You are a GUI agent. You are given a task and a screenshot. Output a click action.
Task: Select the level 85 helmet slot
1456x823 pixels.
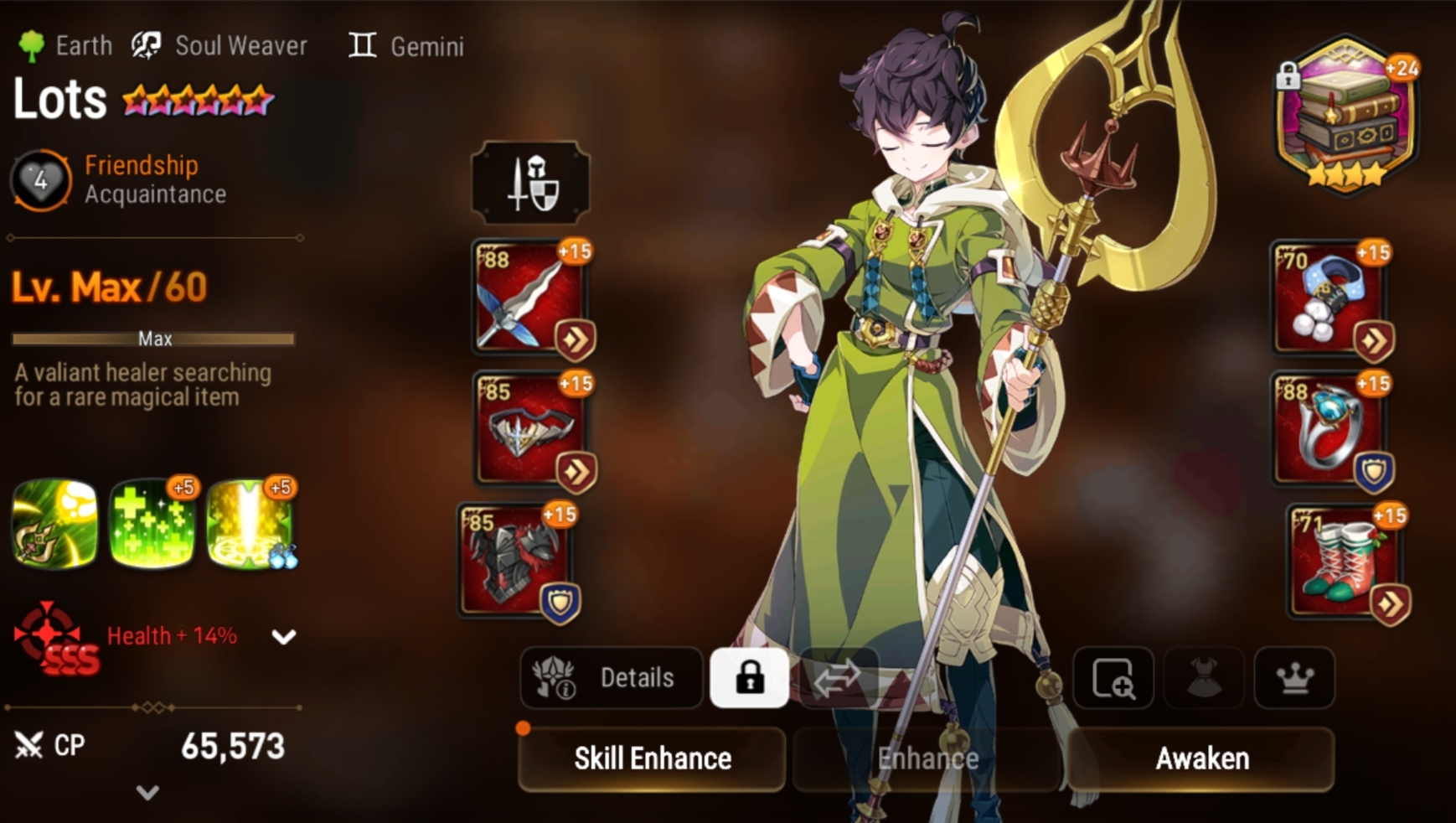click(530, 429)
